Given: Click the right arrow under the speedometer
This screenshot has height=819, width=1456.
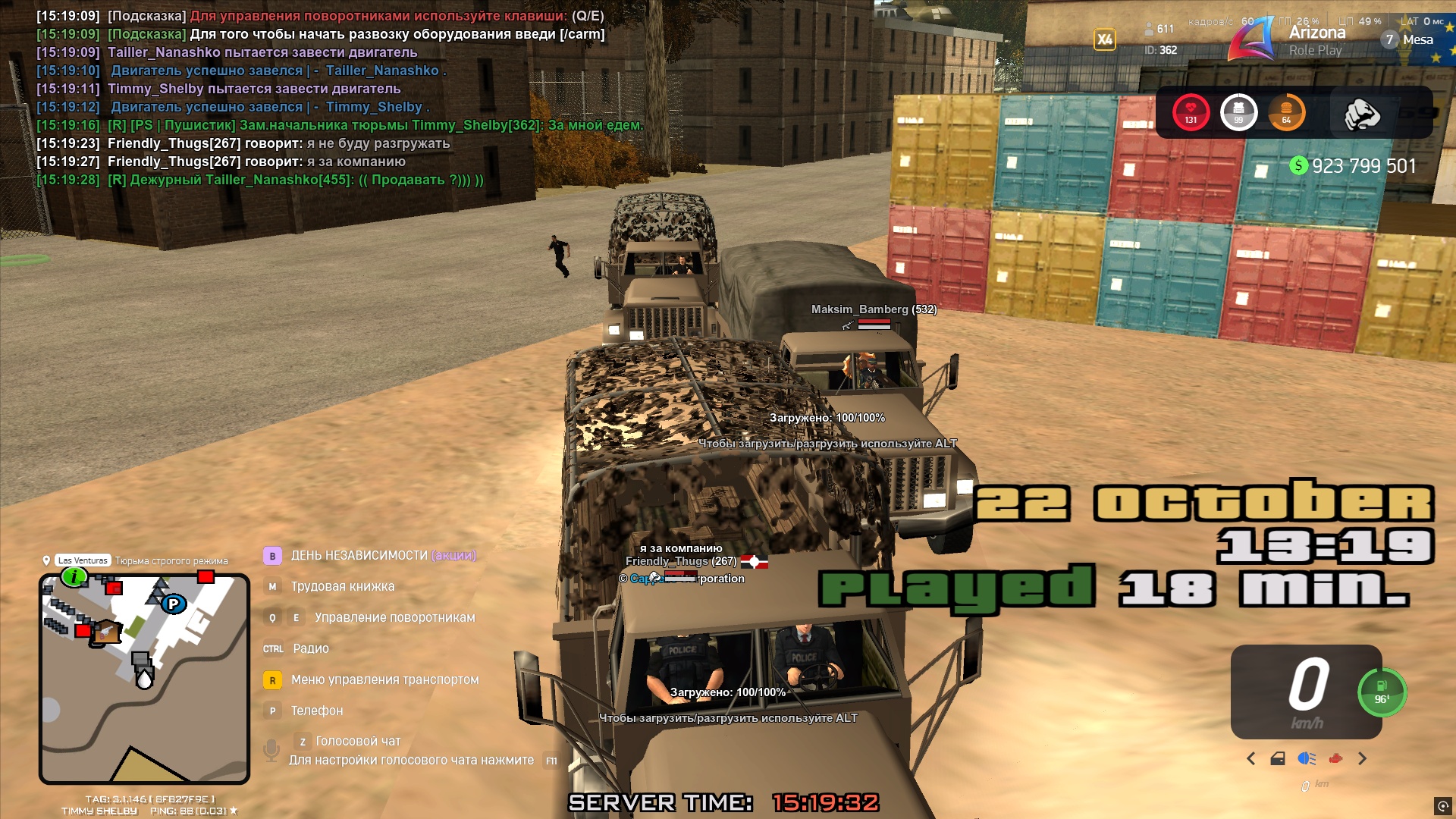Looking at the screenshot, I should [x=1363, y=758].
